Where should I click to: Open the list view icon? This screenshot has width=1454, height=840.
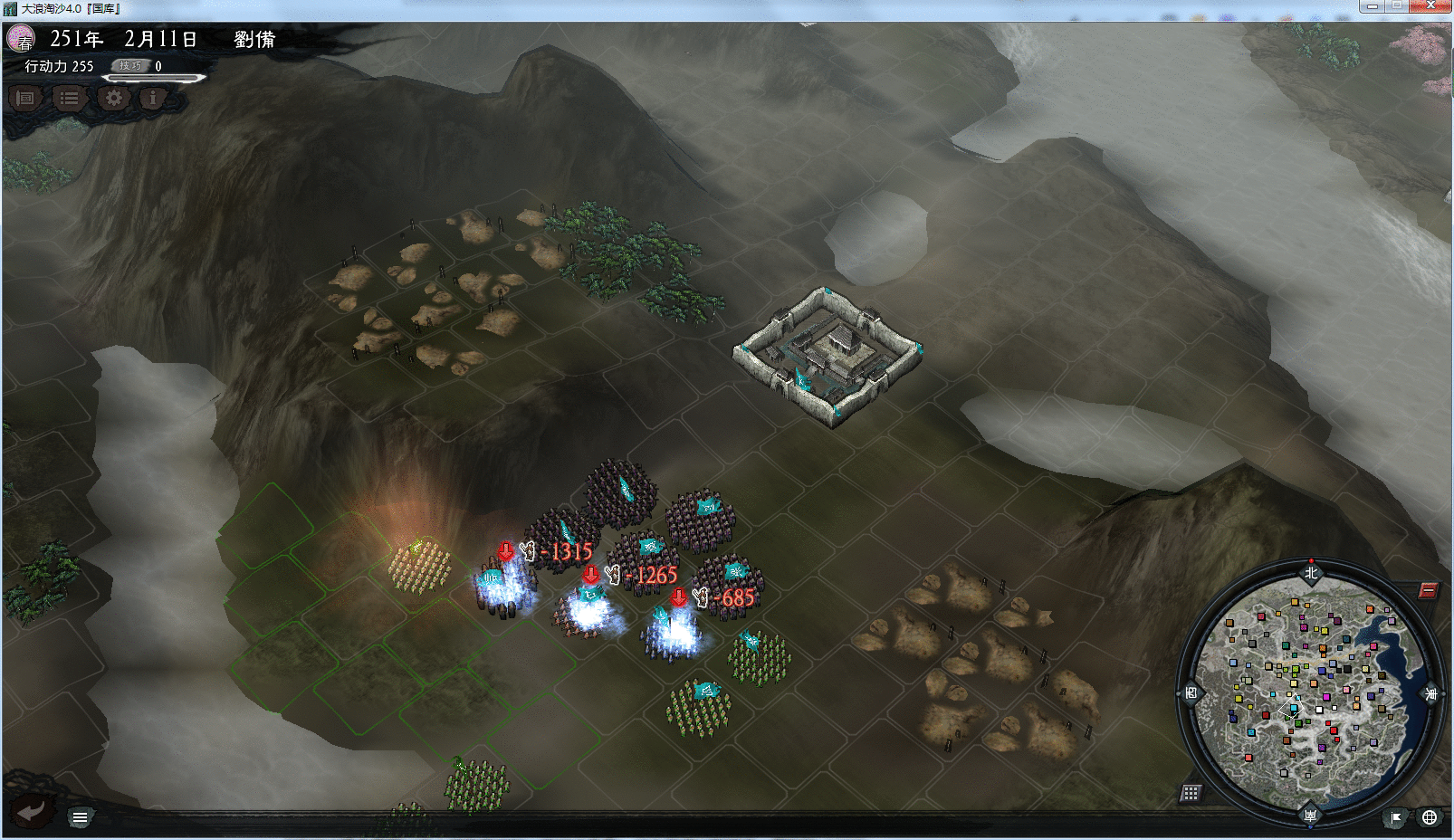(x=69, y=98)
